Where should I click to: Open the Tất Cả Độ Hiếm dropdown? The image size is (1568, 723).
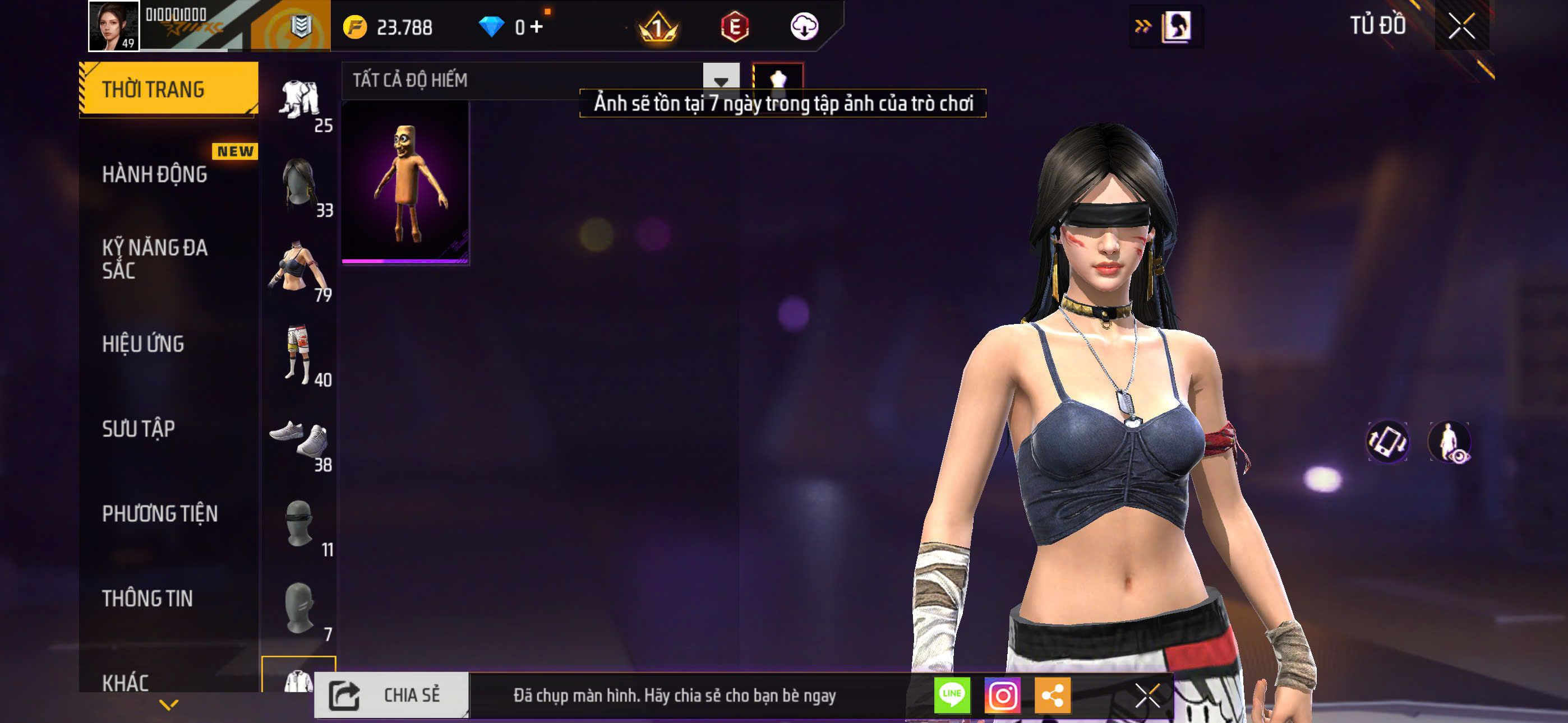[x=721, y=80]
